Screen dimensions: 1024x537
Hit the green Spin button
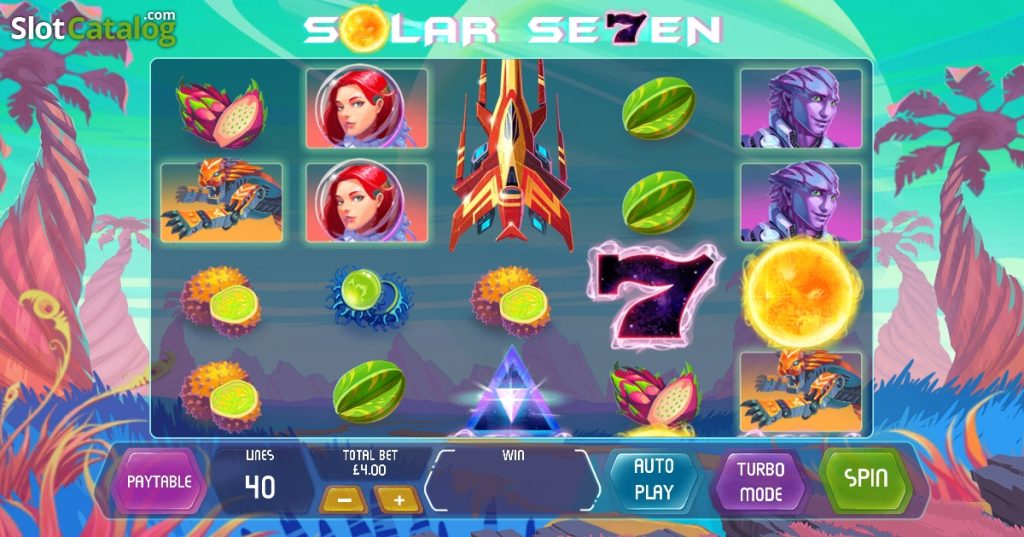pyautogui.click(x=866, y=478)
